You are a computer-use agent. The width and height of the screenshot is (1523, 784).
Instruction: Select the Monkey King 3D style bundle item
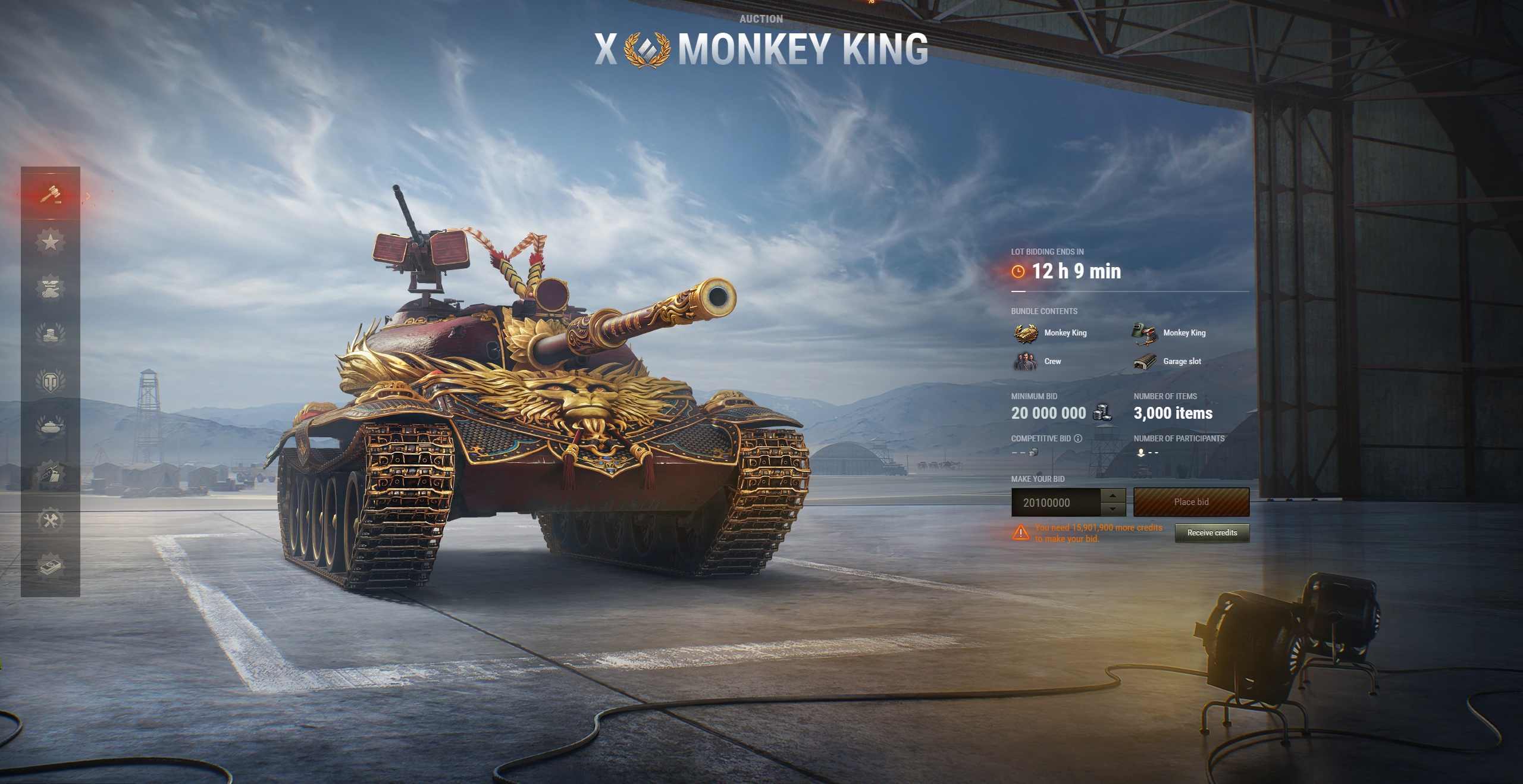click(1170, 333)
